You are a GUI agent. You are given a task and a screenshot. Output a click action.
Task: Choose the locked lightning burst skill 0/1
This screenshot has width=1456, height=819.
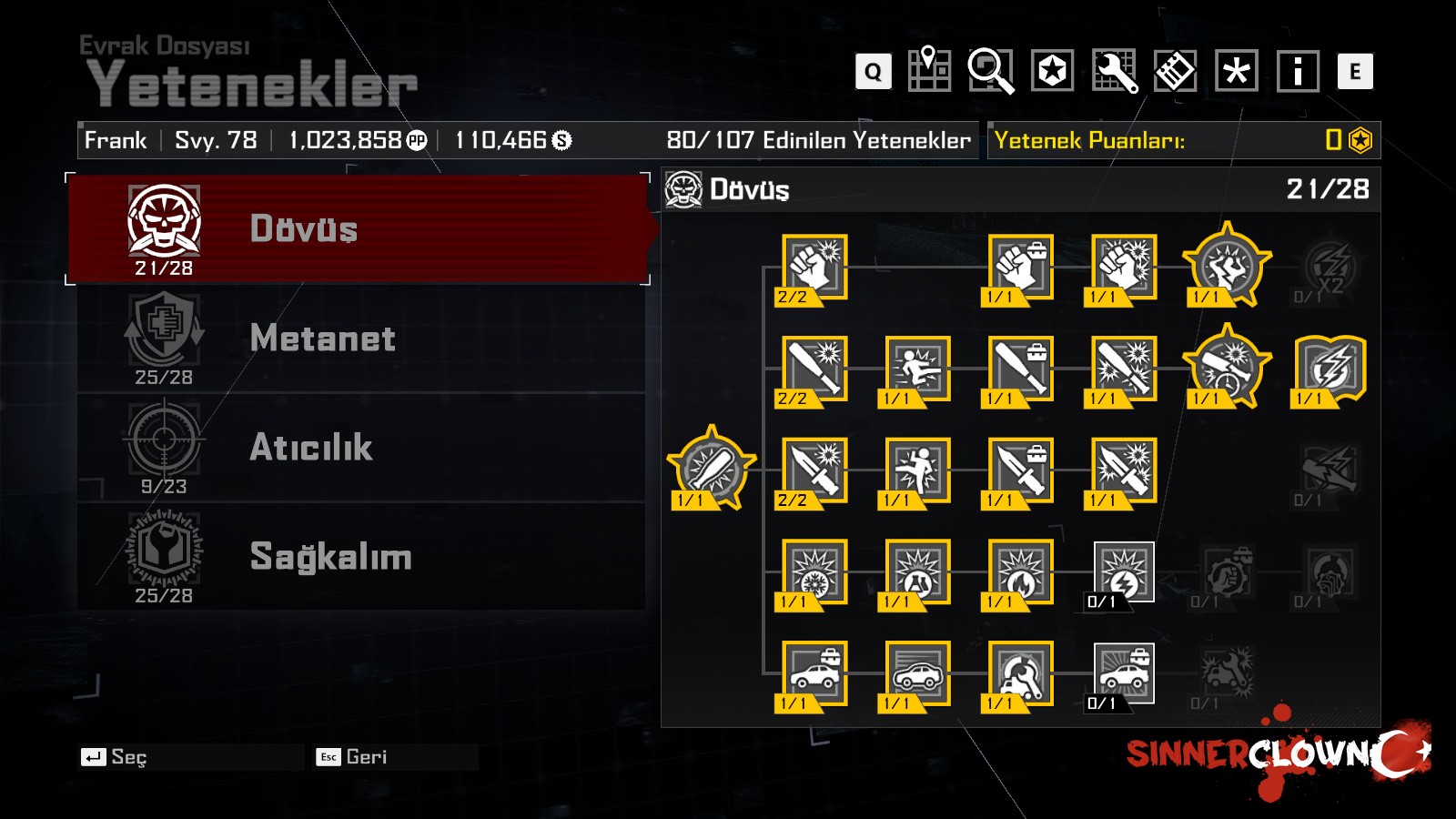(x=1124, y=572)
